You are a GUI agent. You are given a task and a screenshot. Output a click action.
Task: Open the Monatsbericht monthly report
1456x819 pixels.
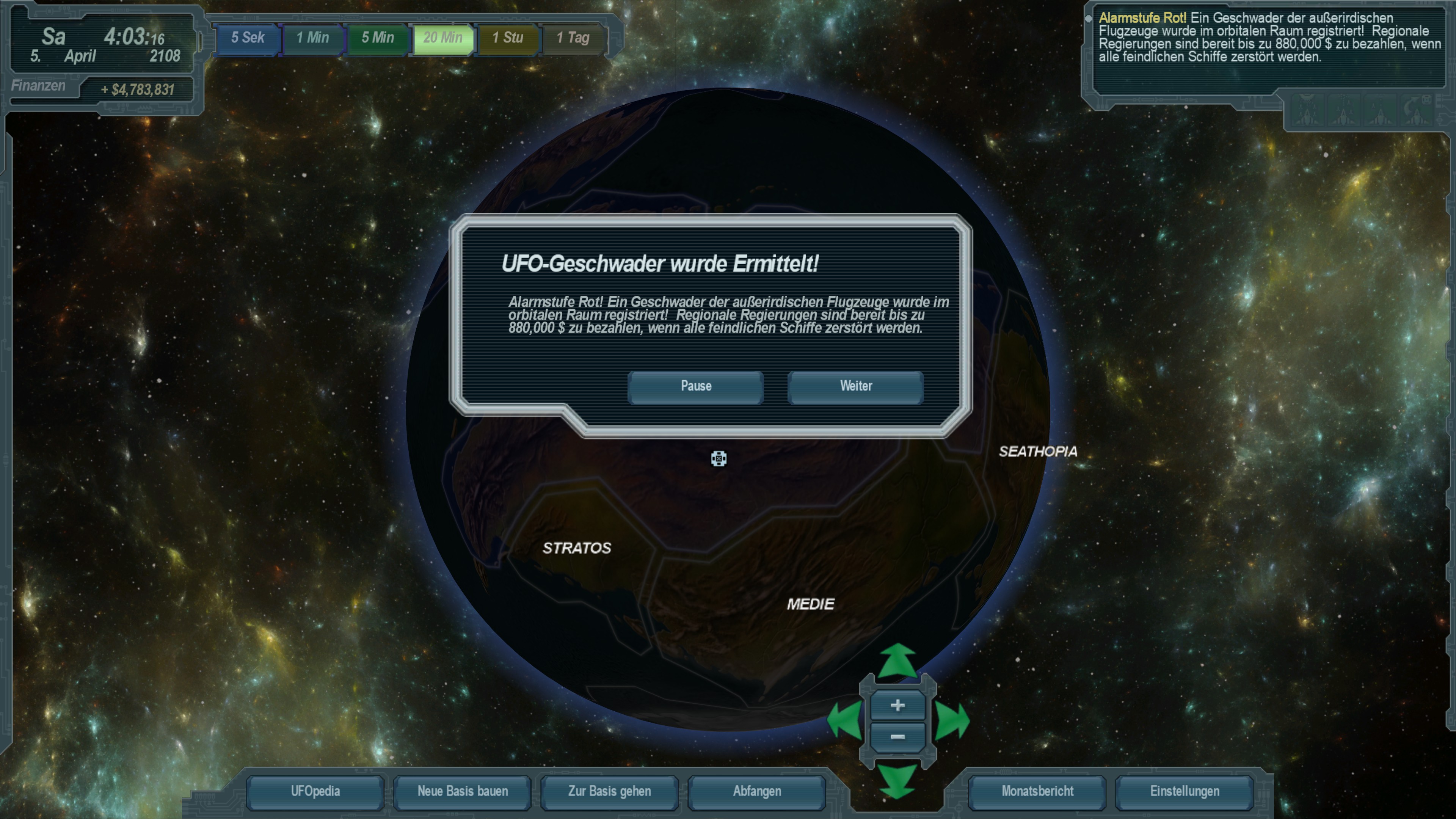[1037, 791]
